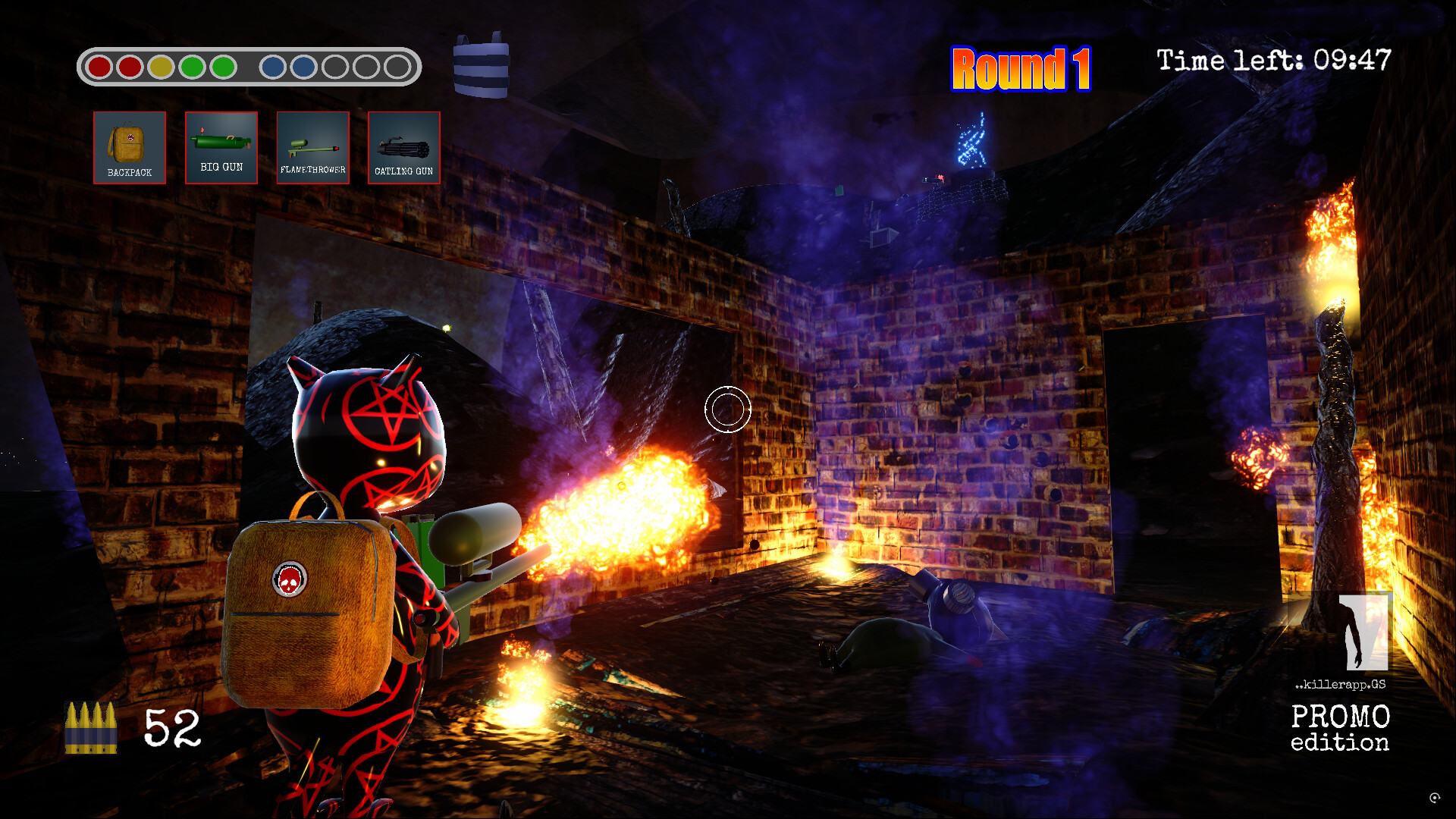
Task: Select the Big Gun weapon
Action: tap(221, 148)
